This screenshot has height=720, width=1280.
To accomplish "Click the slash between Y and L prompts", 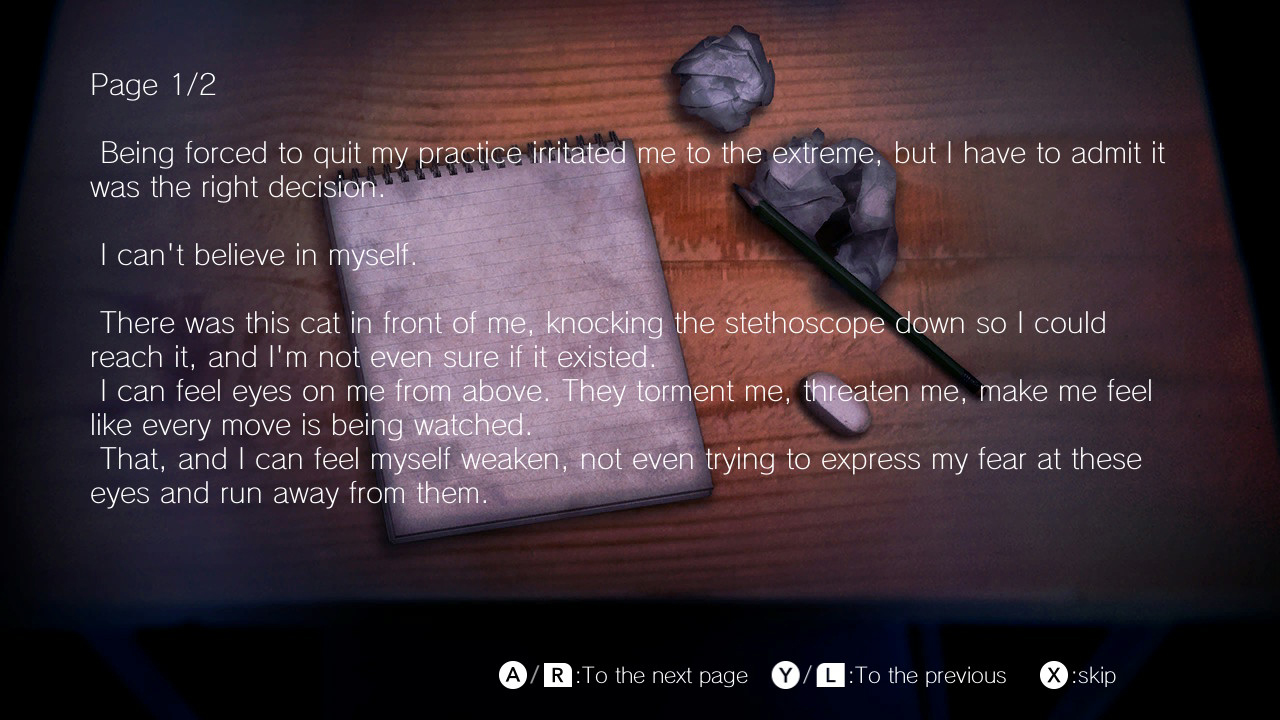I will tap(806, 675).
